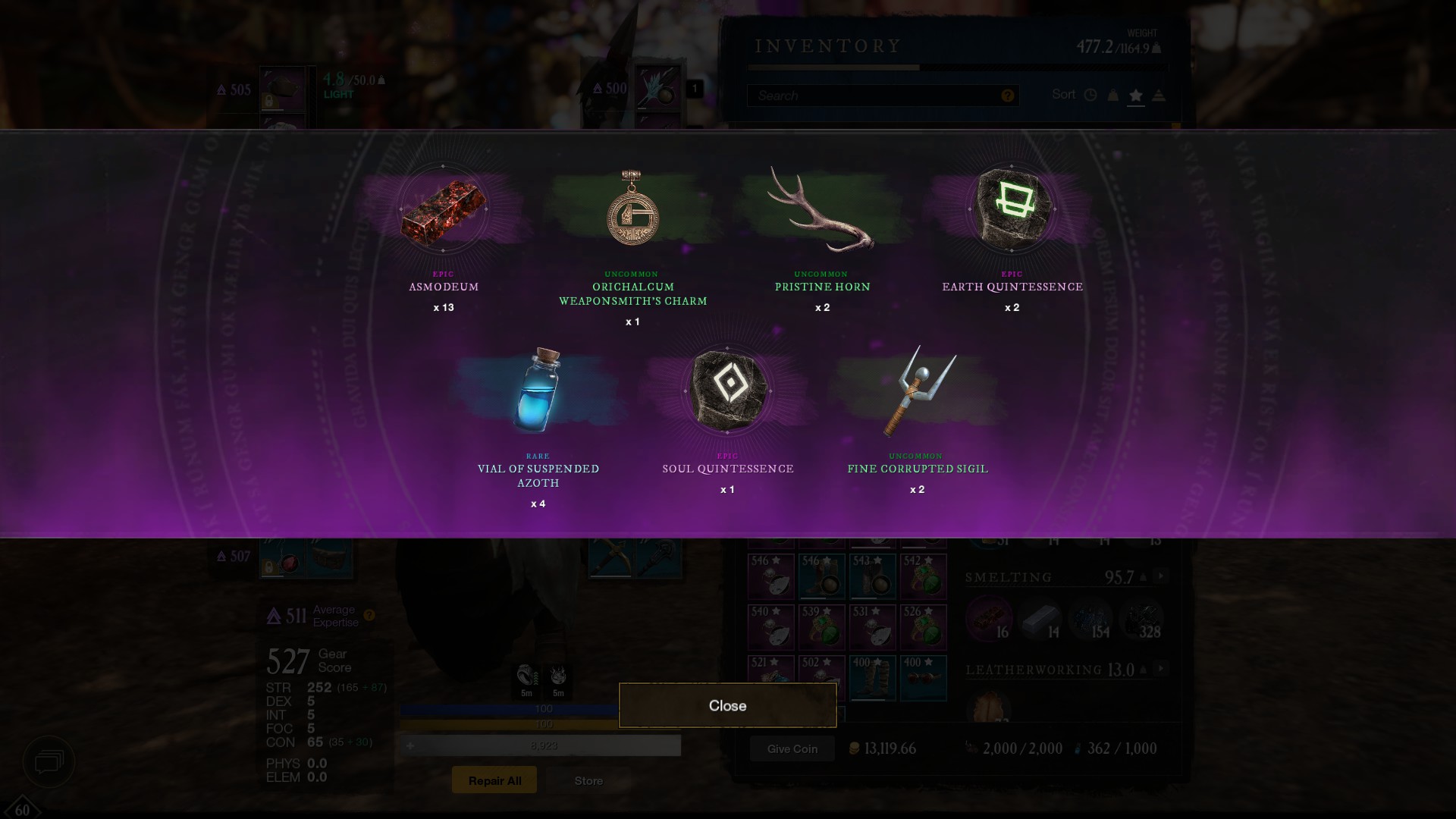Click the Close button on the reward popup

[x=727, y=705]
